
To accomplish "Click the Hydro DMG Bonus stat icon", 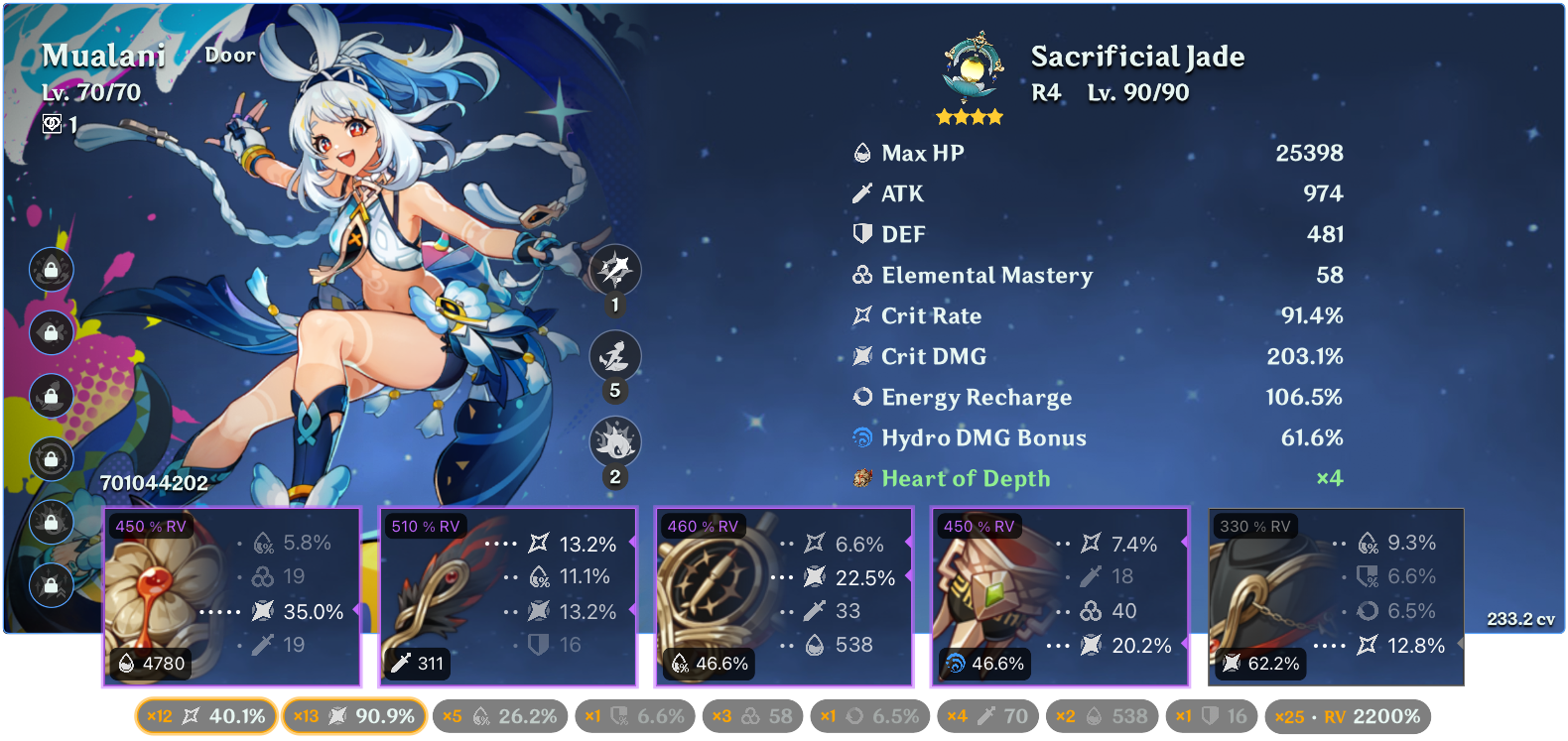I will pyautogui.click(x=862, y=436).
